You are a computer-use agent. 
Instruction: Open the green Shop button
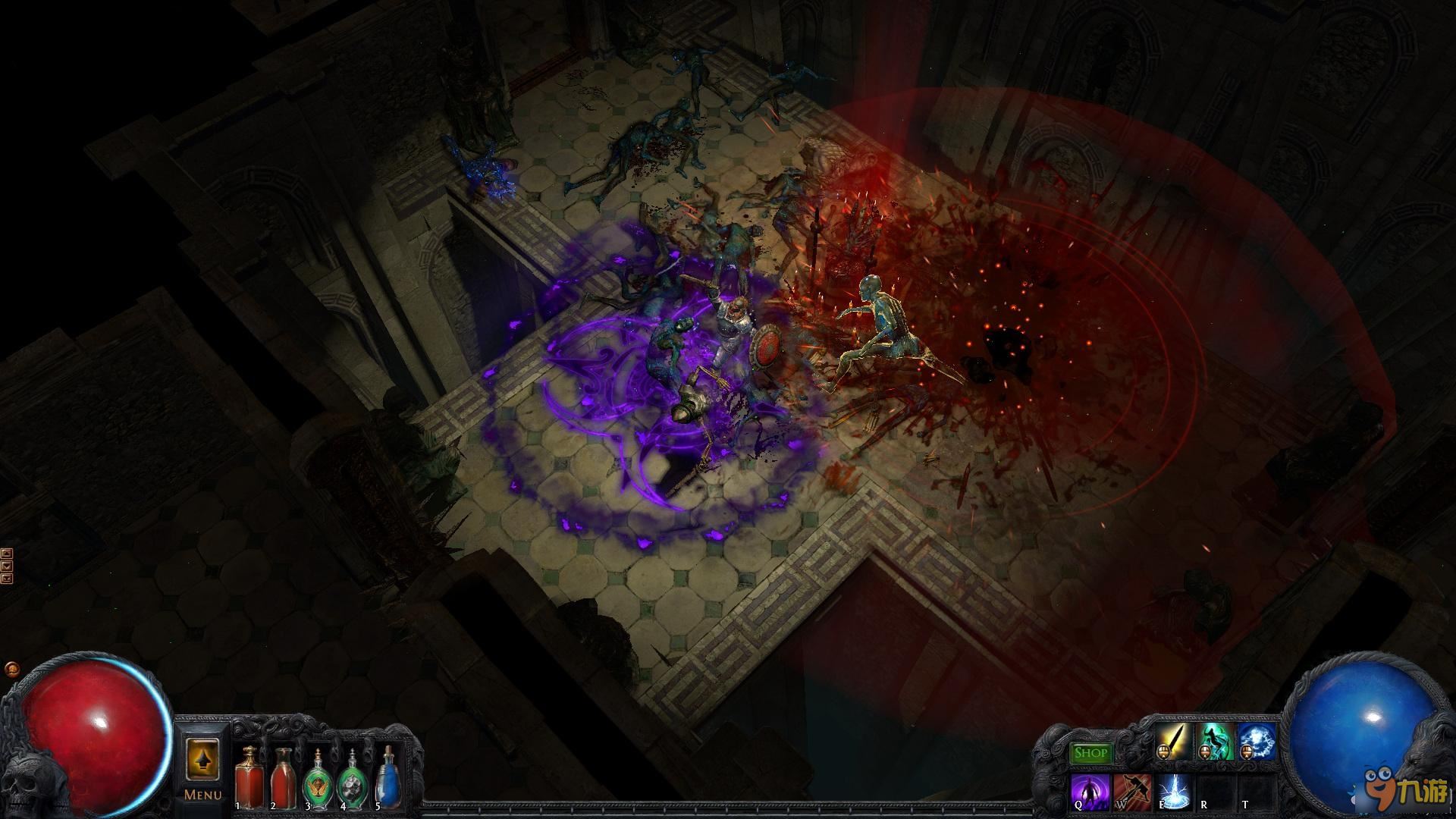click(x=1090, y=753)
